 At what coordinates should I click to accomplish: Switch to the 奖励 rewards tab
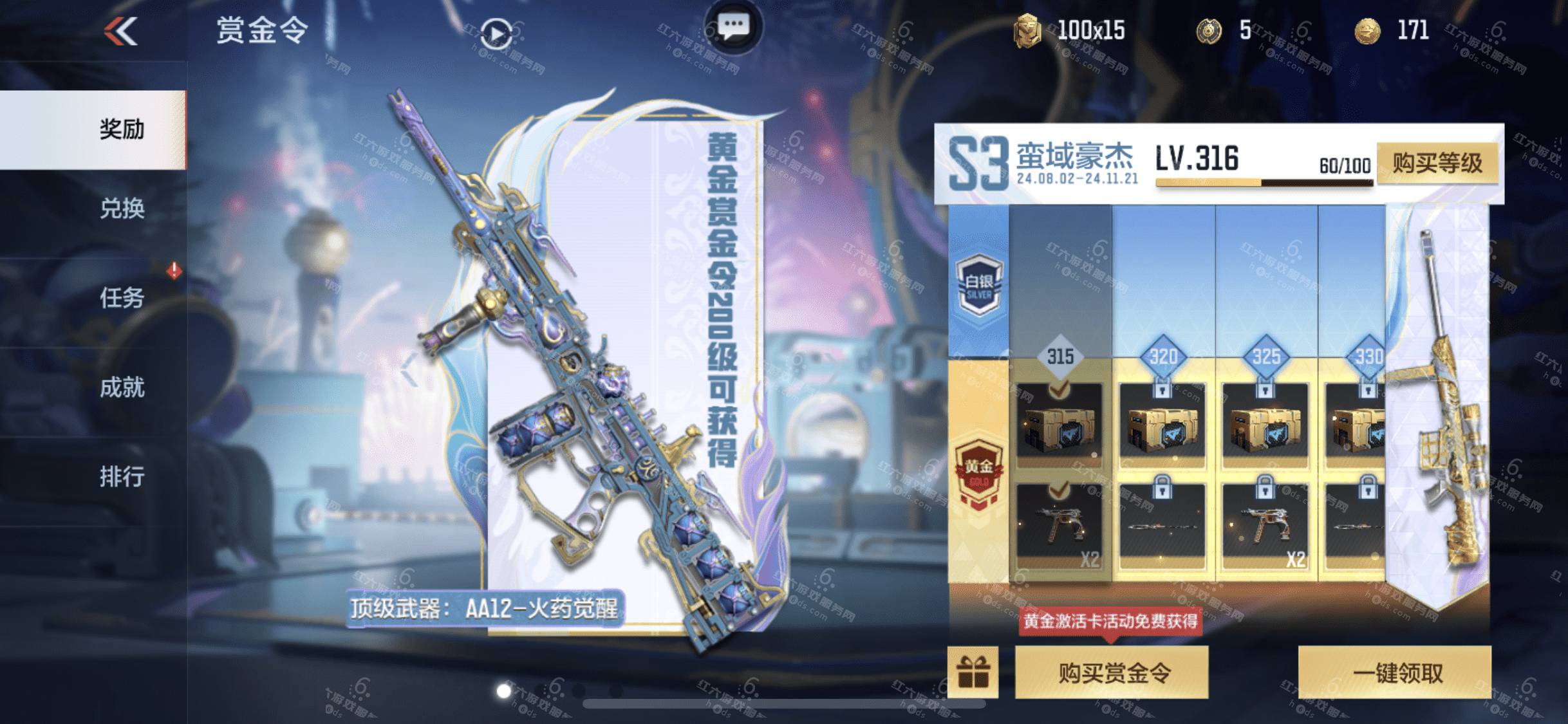(121, 129)
